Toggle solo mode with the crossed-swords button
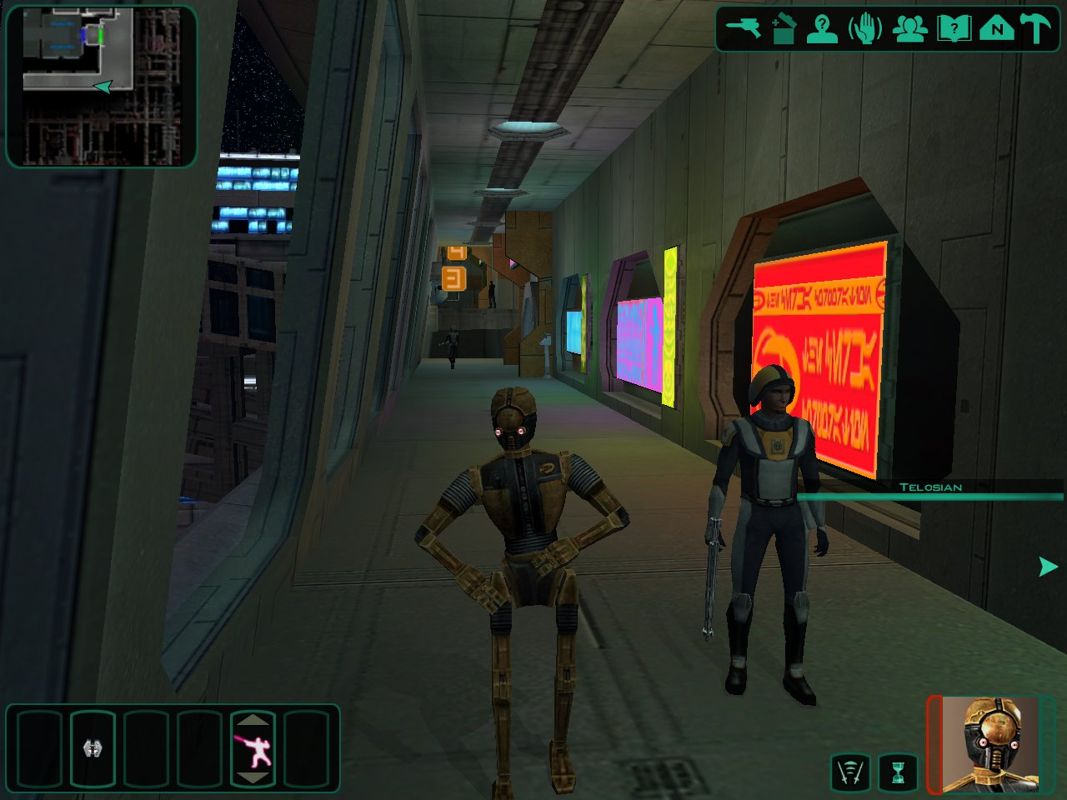The image size is (1067, 800). point(850,772)
